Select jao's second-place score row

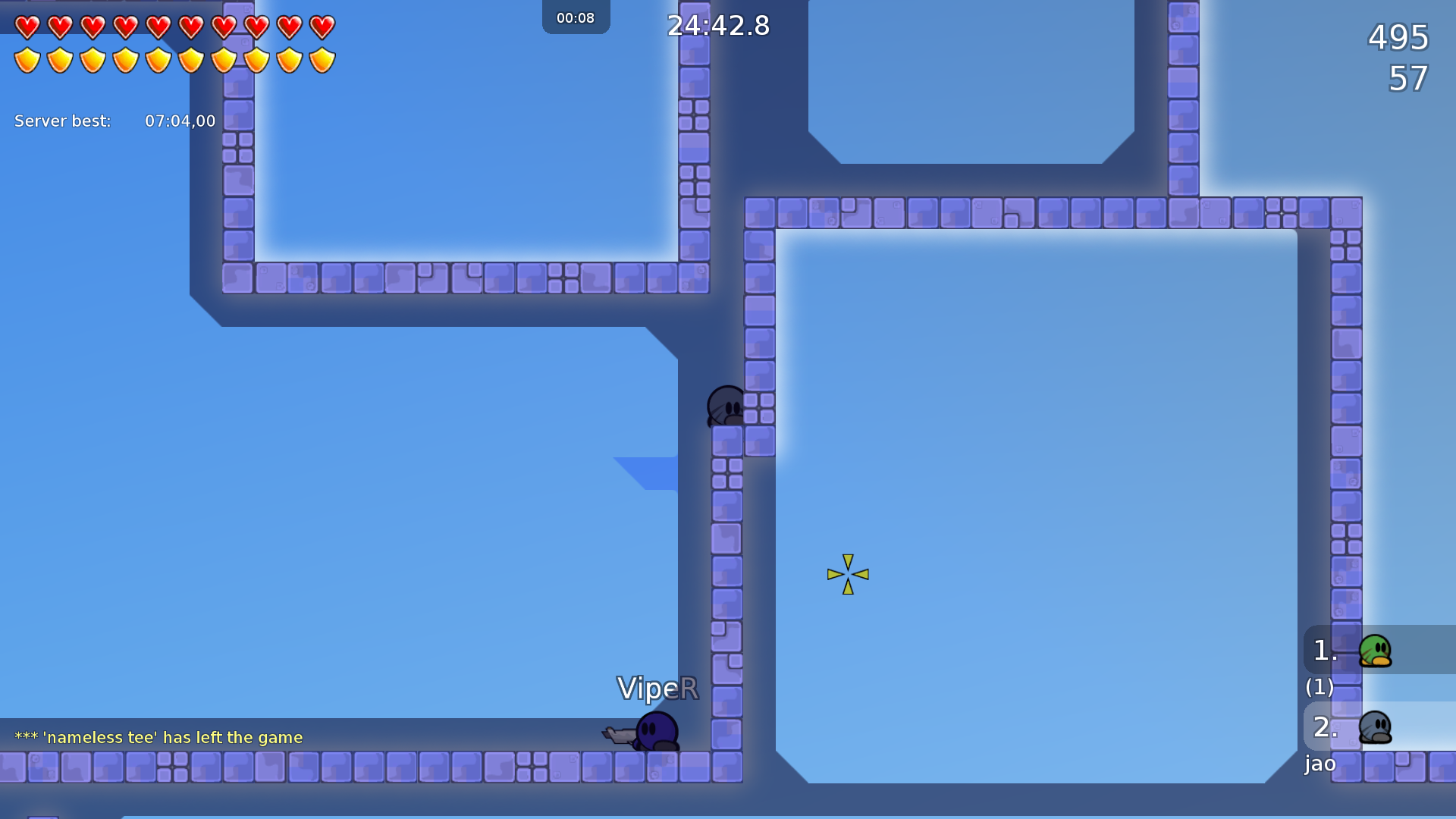1377,726
